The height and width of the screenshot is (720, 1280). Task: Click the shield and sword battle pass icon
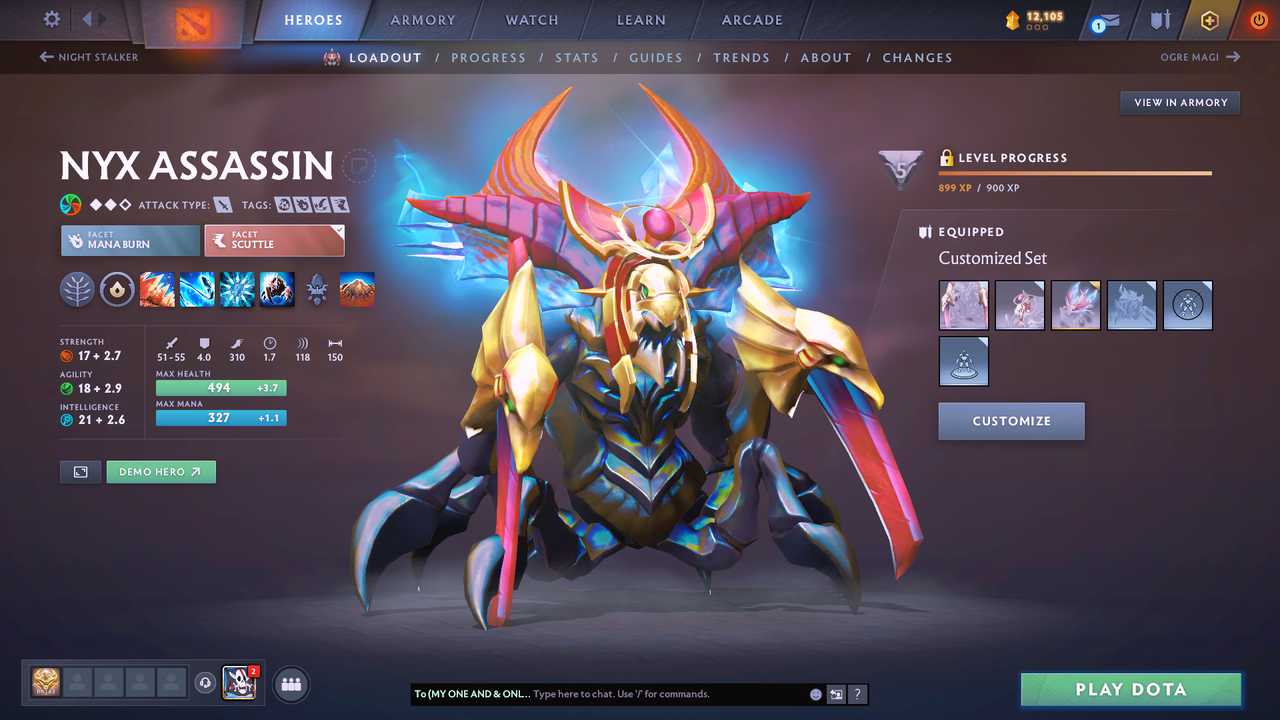click(1159, 20)
